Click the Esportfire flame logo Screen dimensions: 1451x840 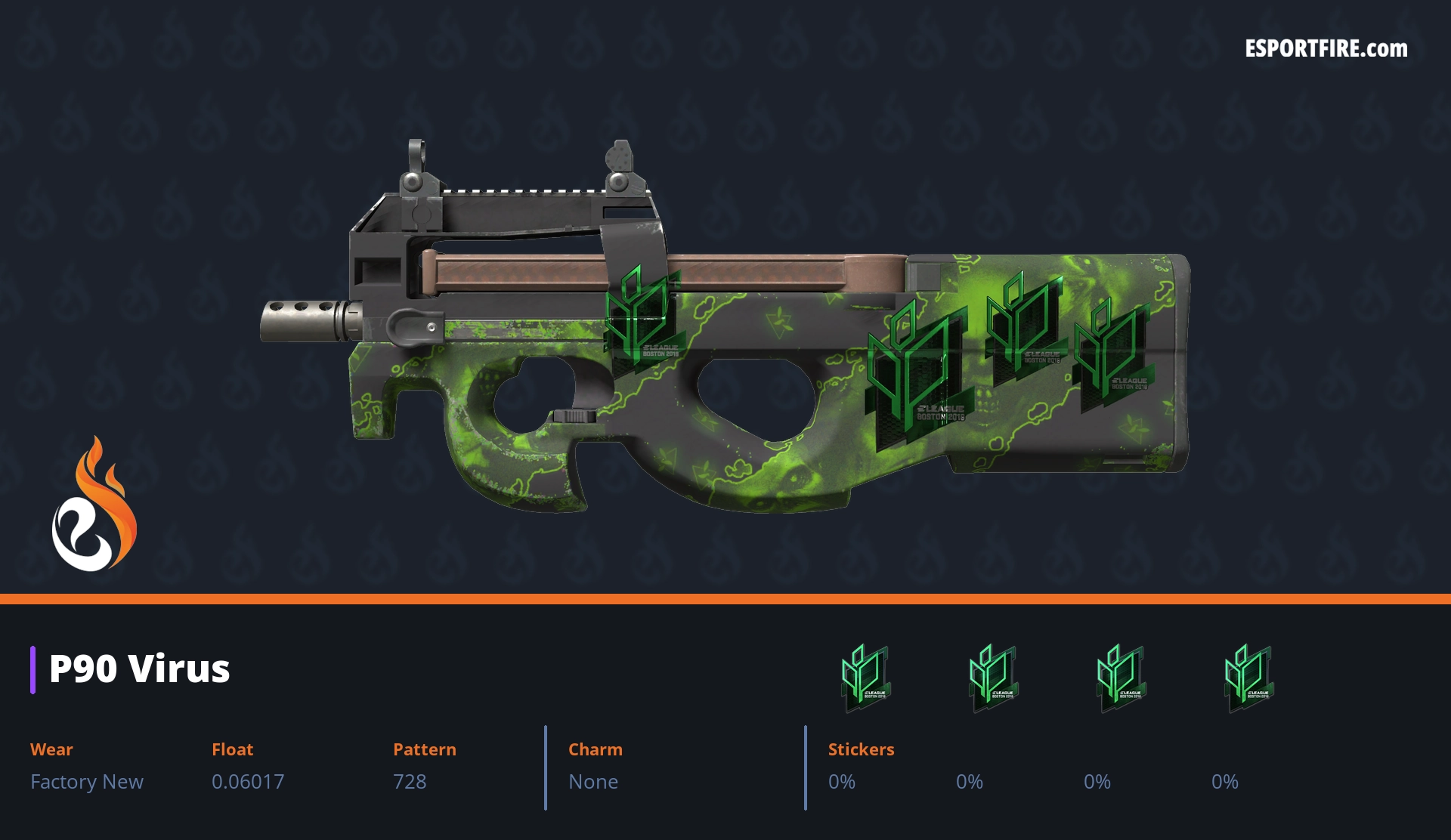[94, 505]
